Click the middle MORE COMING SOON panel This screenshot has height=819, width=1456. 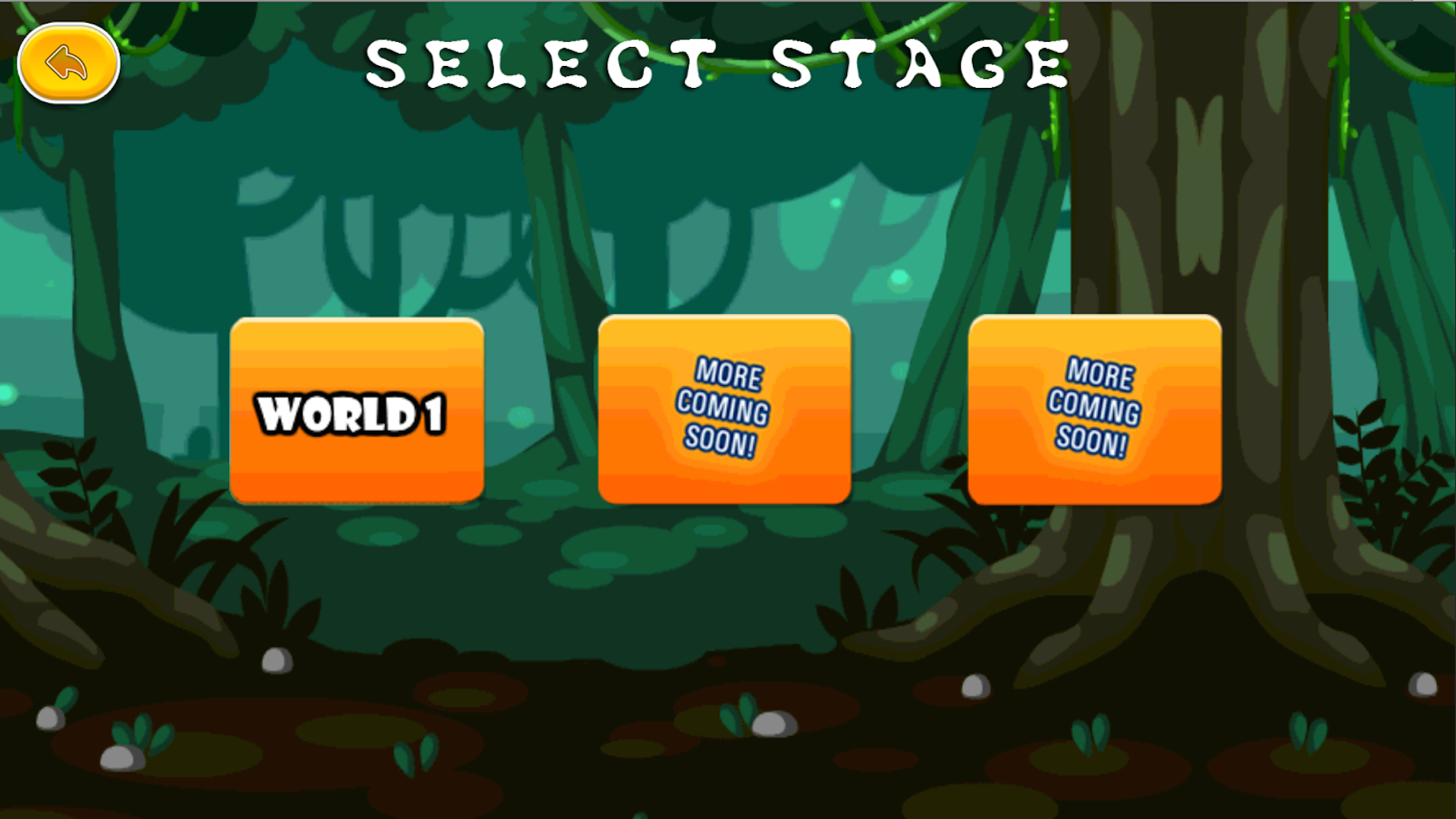[x=724, y=409]
